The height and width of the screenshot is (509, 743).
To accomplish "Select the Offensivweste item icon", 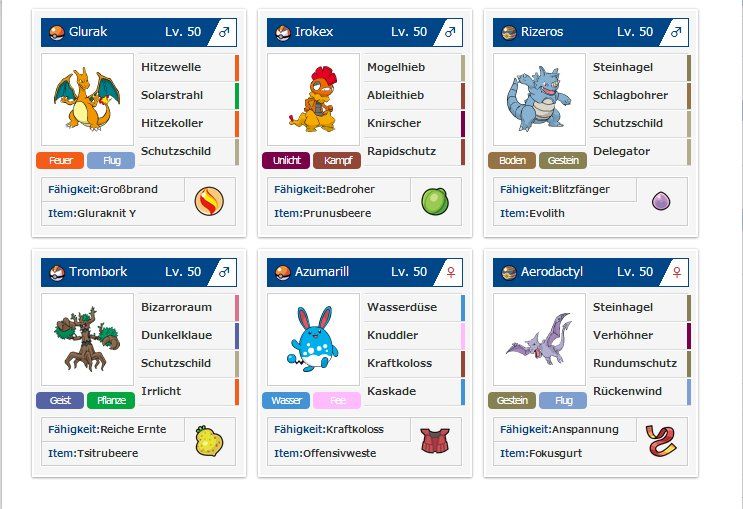I will [435, 441].
